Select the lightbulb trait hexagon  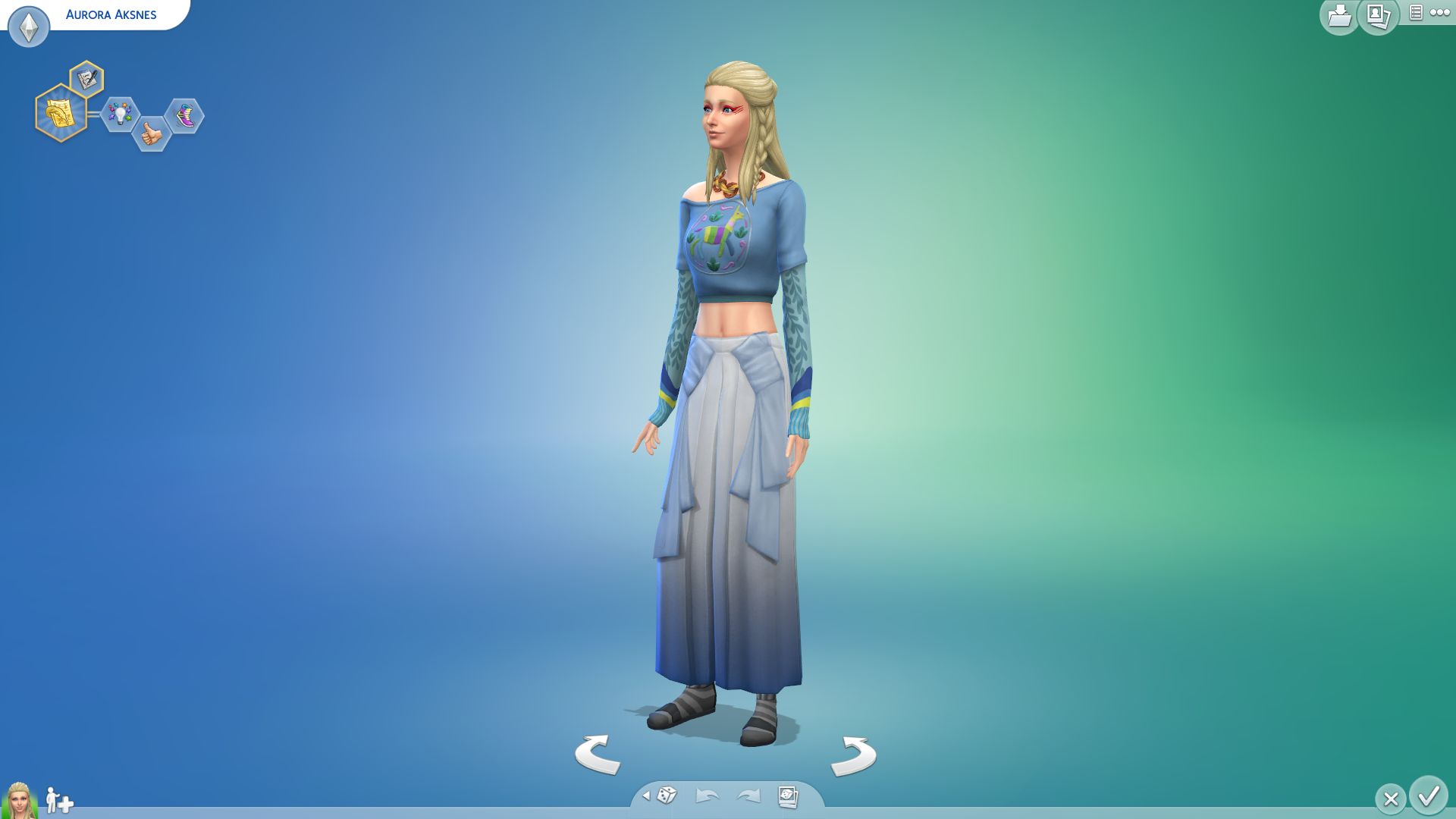(120, 114)
